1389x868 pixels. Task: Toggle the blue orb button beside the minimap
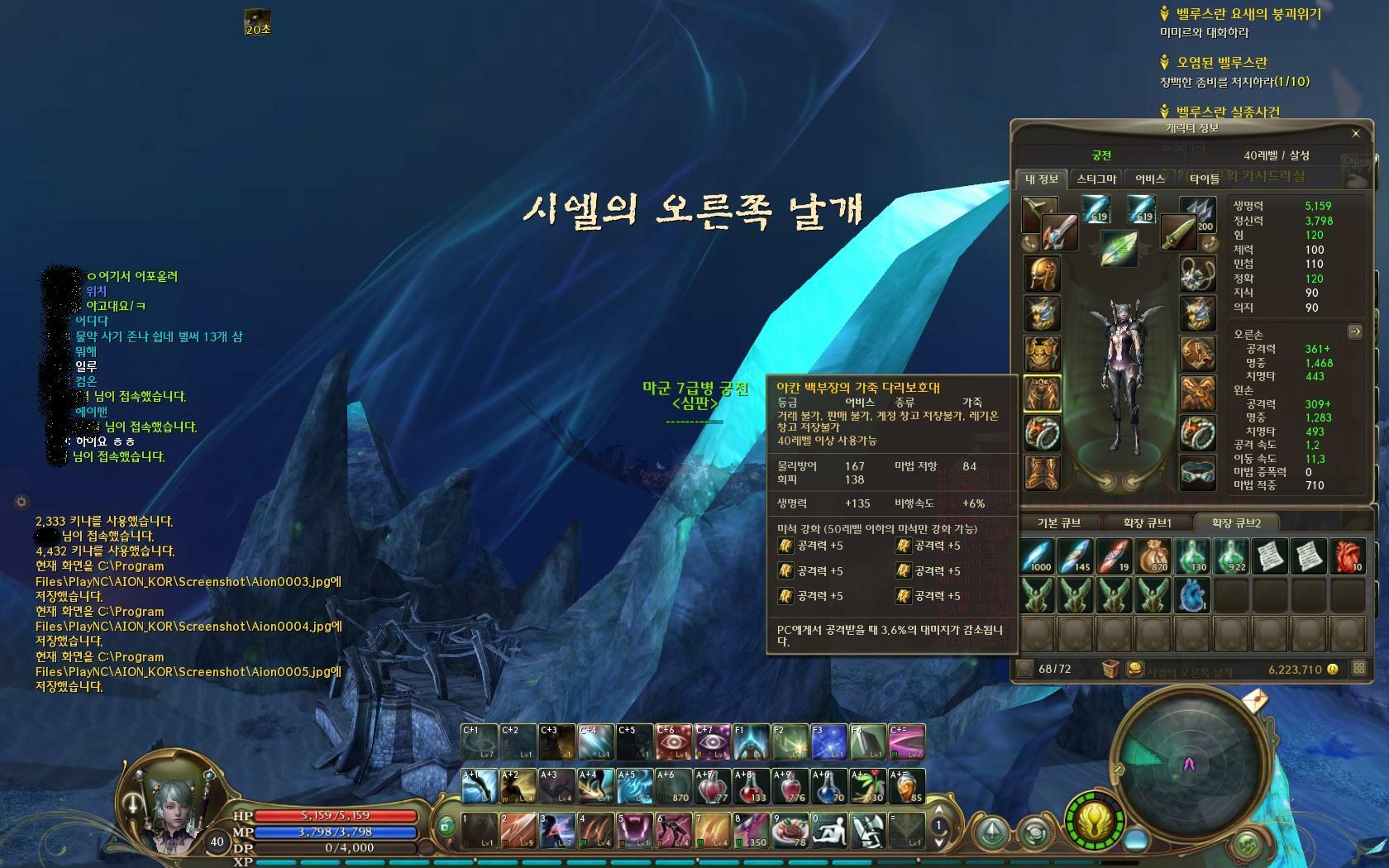(1136, 841)
